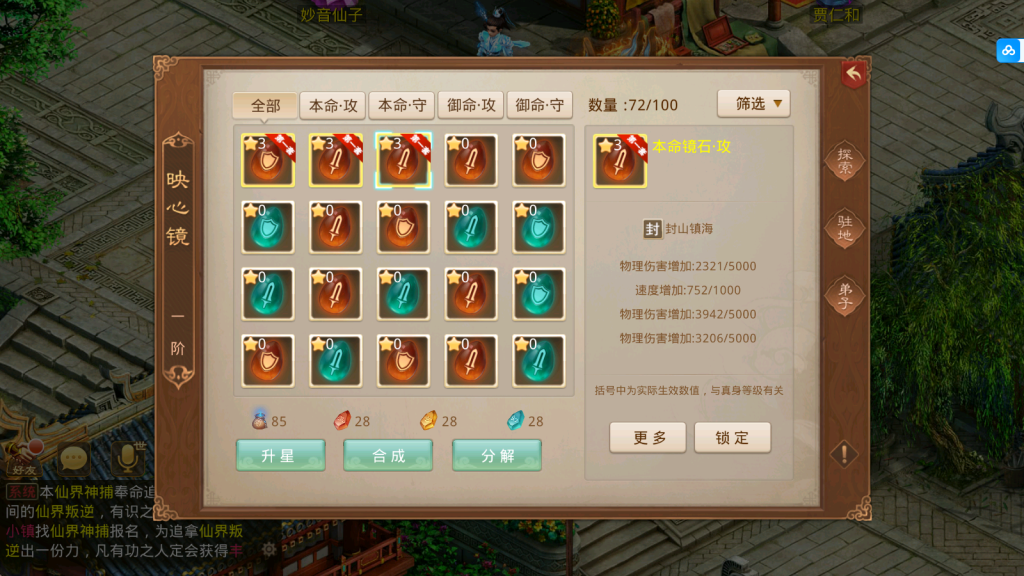The width and height of the screenshot is (1024, 576).
Task: Open the 驻地 side tab
Action: tap(845, 229)
